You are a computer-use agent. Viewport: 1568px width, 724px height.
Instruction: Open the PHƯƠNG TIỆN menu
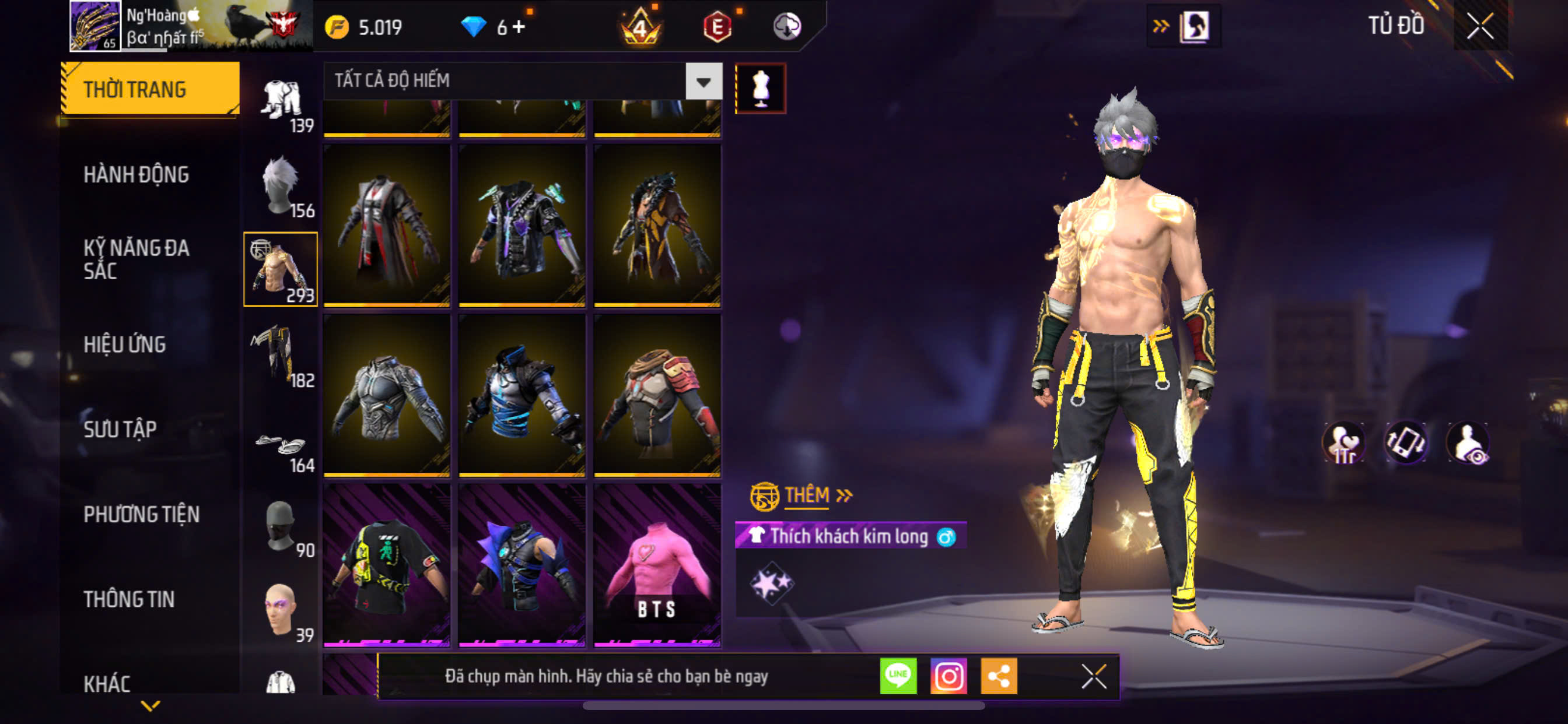point(141,514)
